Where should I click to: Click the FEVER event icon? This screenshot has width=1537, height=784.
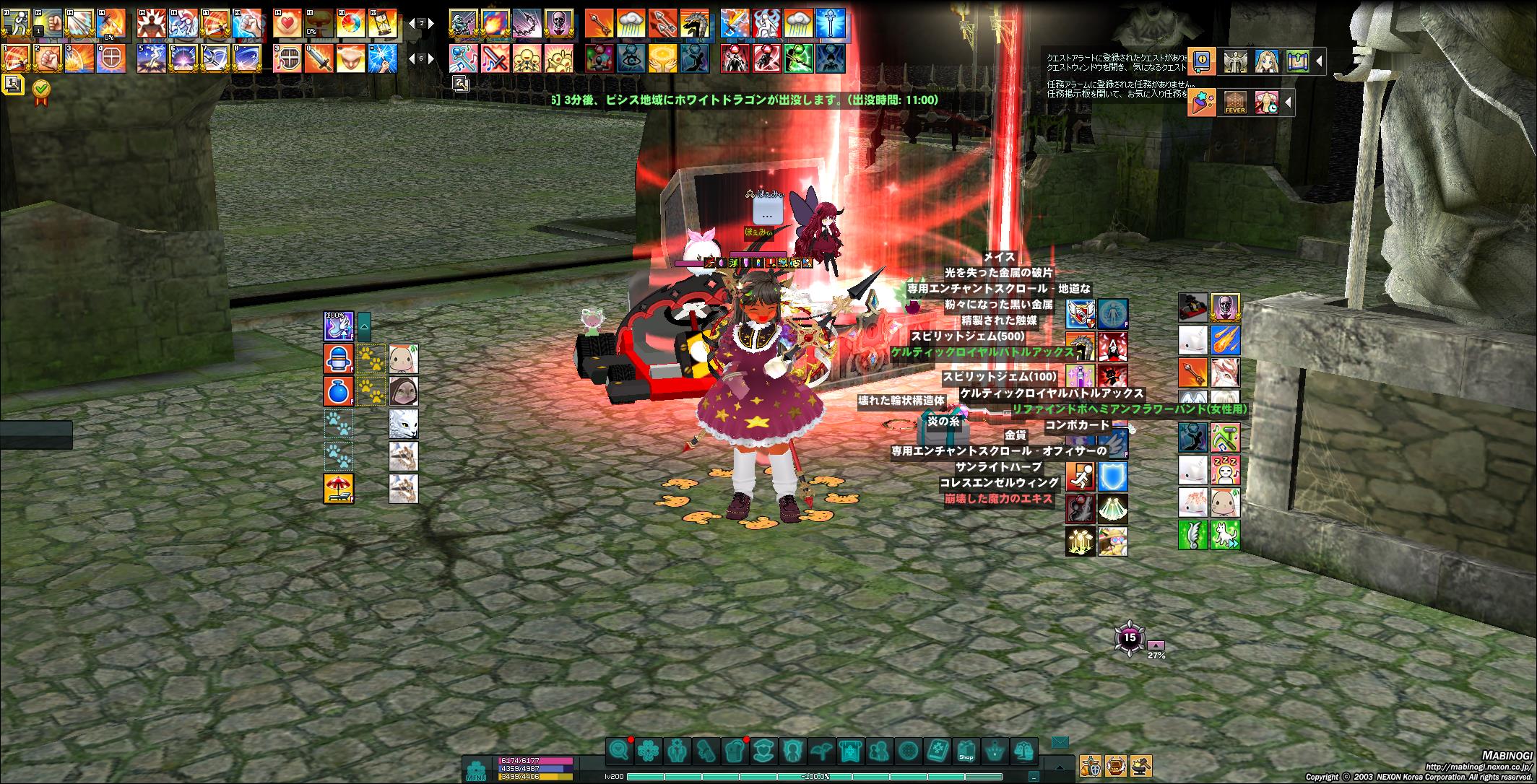coord(1234,103)
